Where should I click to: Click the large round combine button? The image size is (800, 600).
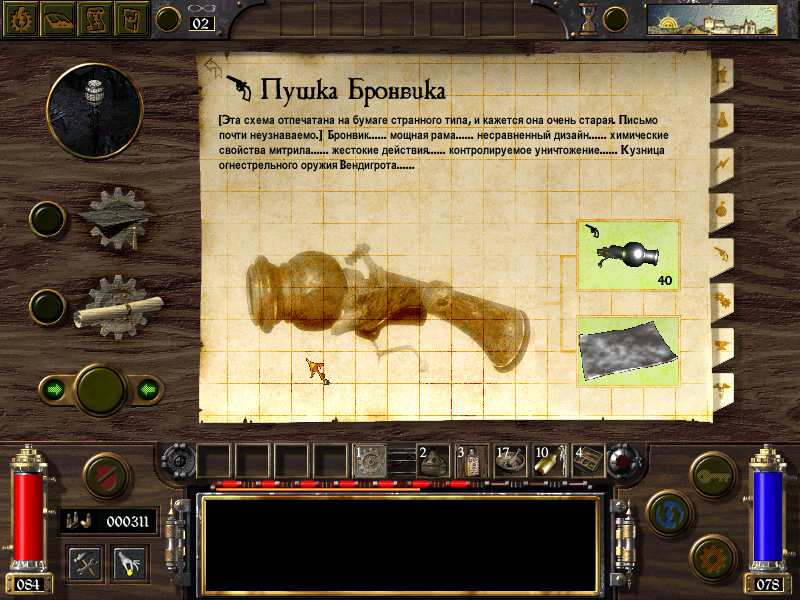100,388
